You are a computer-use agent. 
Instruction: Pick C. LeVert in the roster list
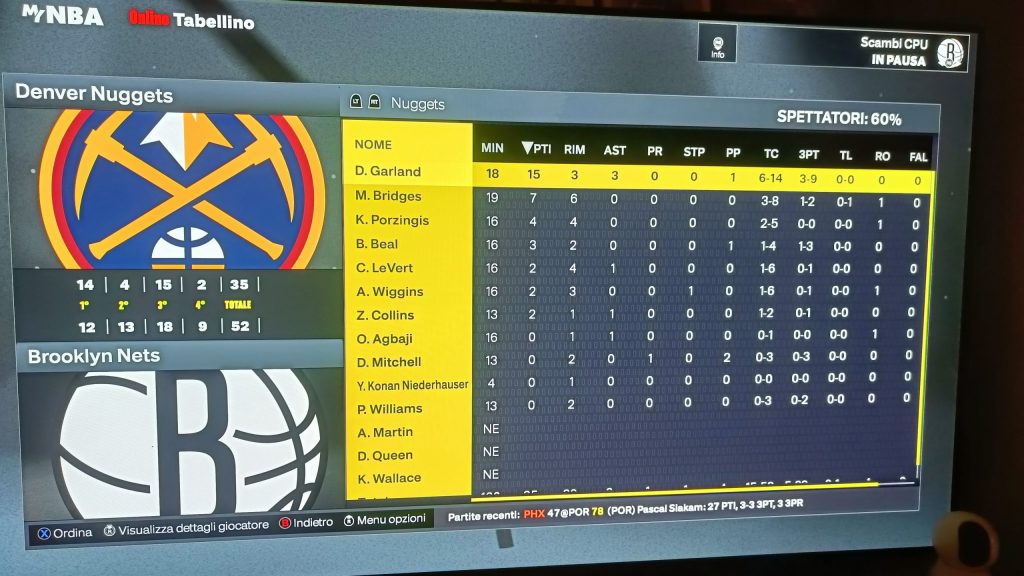click(x=385, y=268)
